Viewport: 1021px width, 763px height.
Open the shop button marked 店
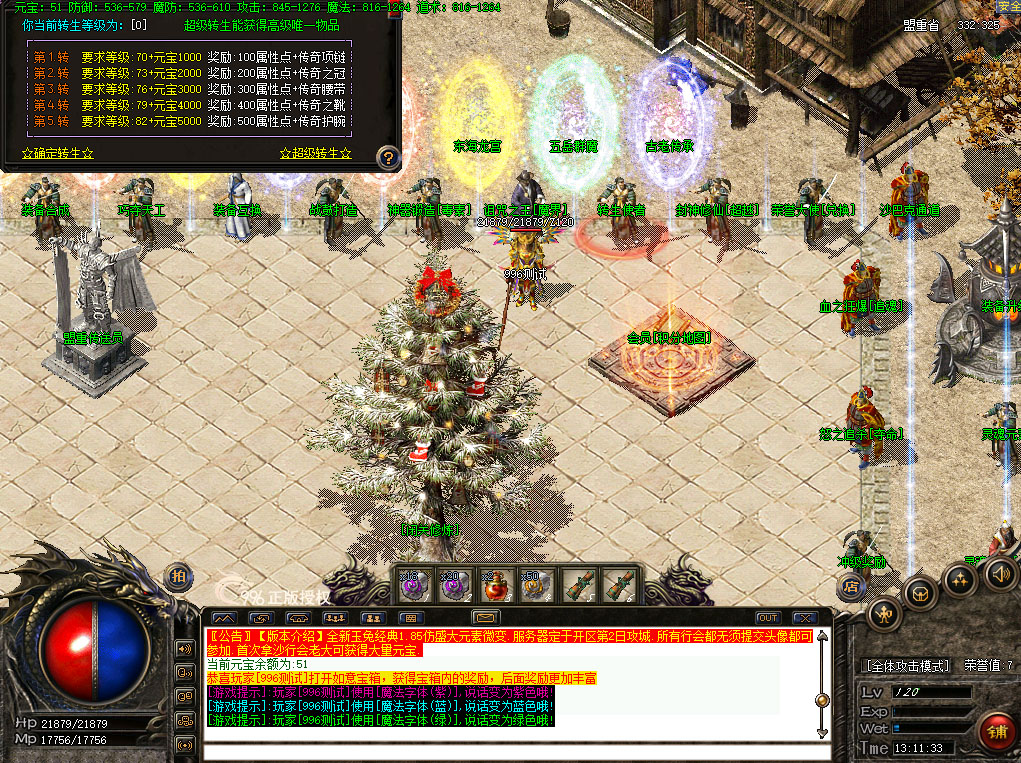(x=851, y=587)
